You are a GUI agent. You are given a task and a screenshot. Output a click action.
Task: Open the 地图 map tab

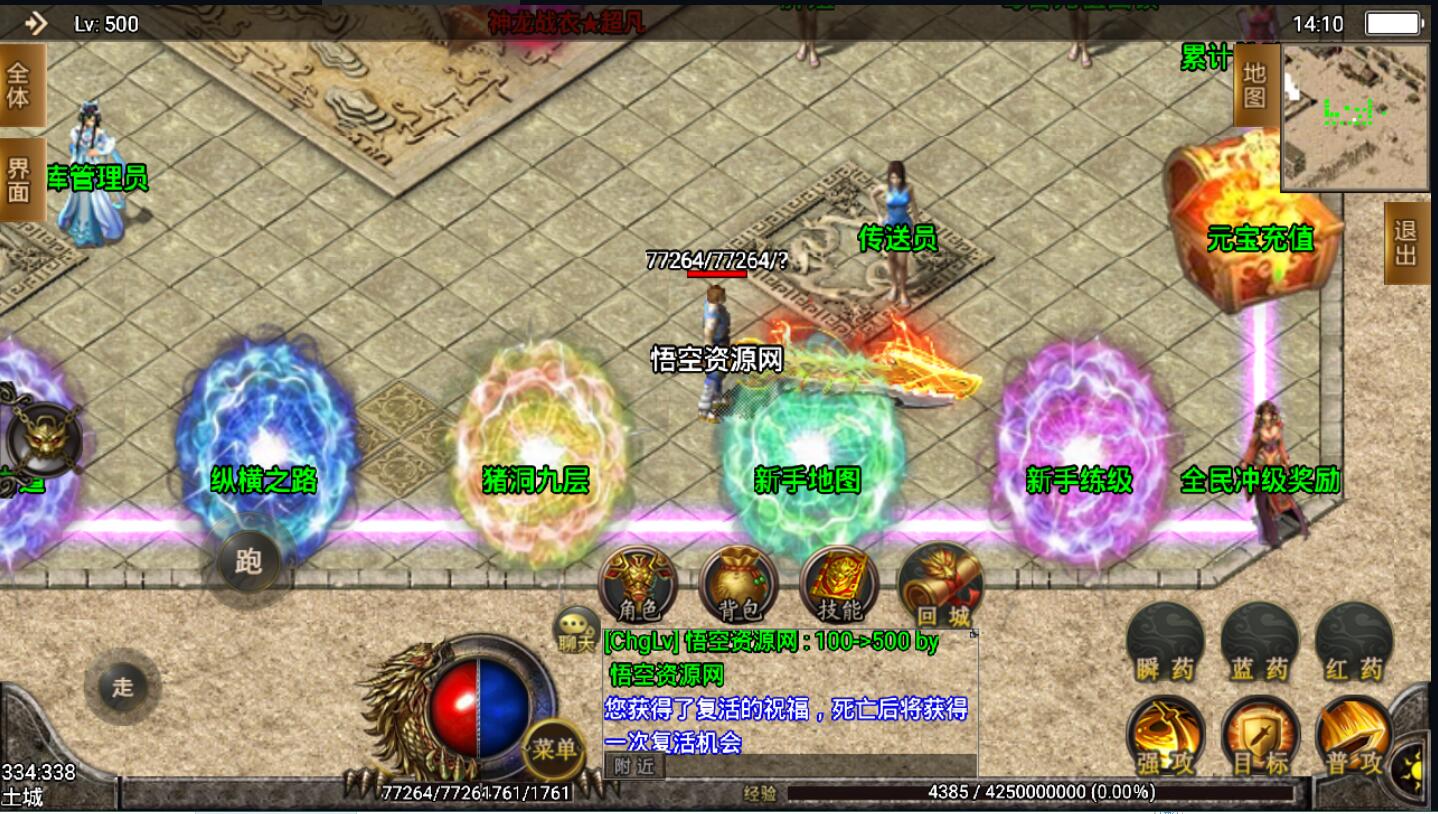click(x=1255, y=86)
